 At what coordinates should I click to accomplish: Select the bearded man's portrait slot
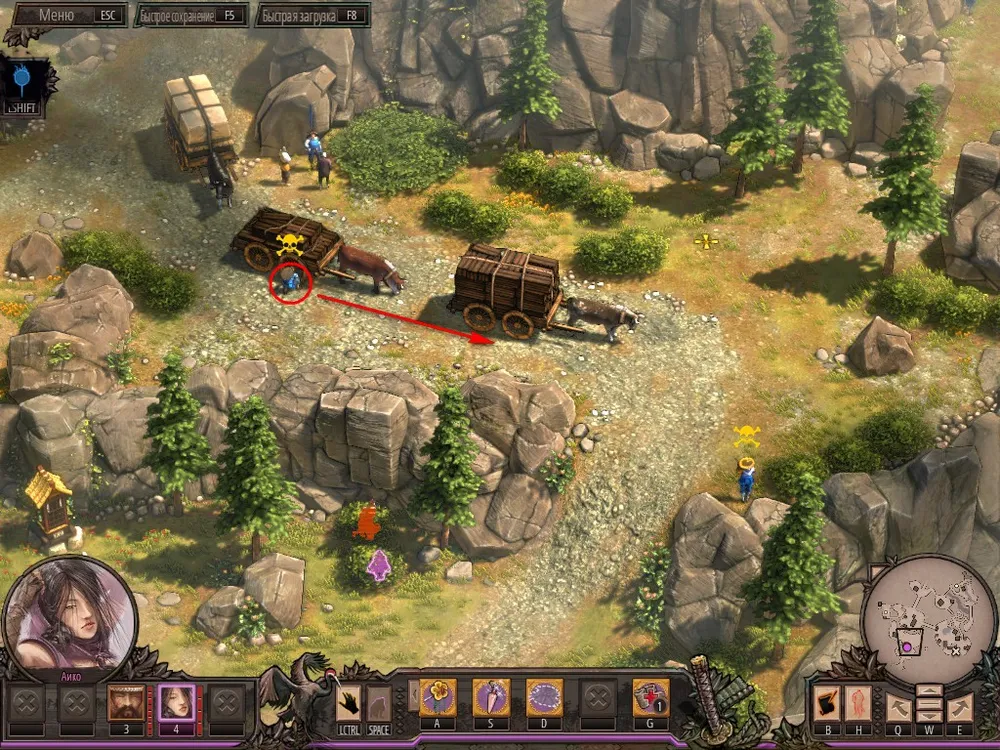point(126,702)
